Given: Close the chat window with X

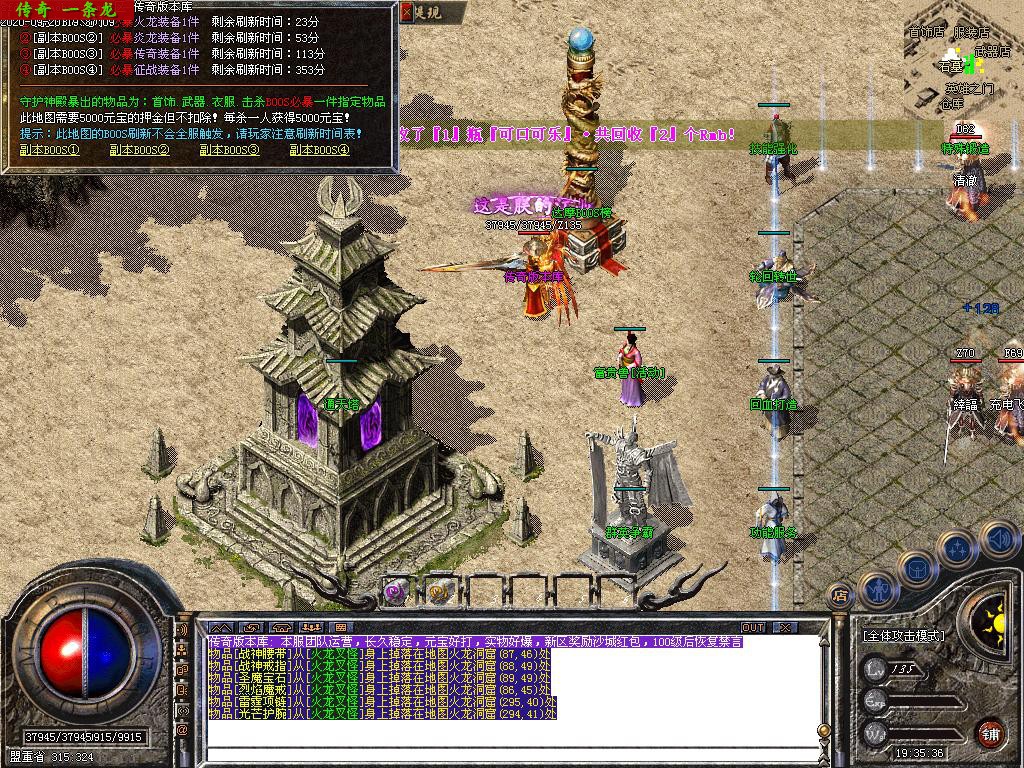Looking at the screenshot, I should pos(786,627).
